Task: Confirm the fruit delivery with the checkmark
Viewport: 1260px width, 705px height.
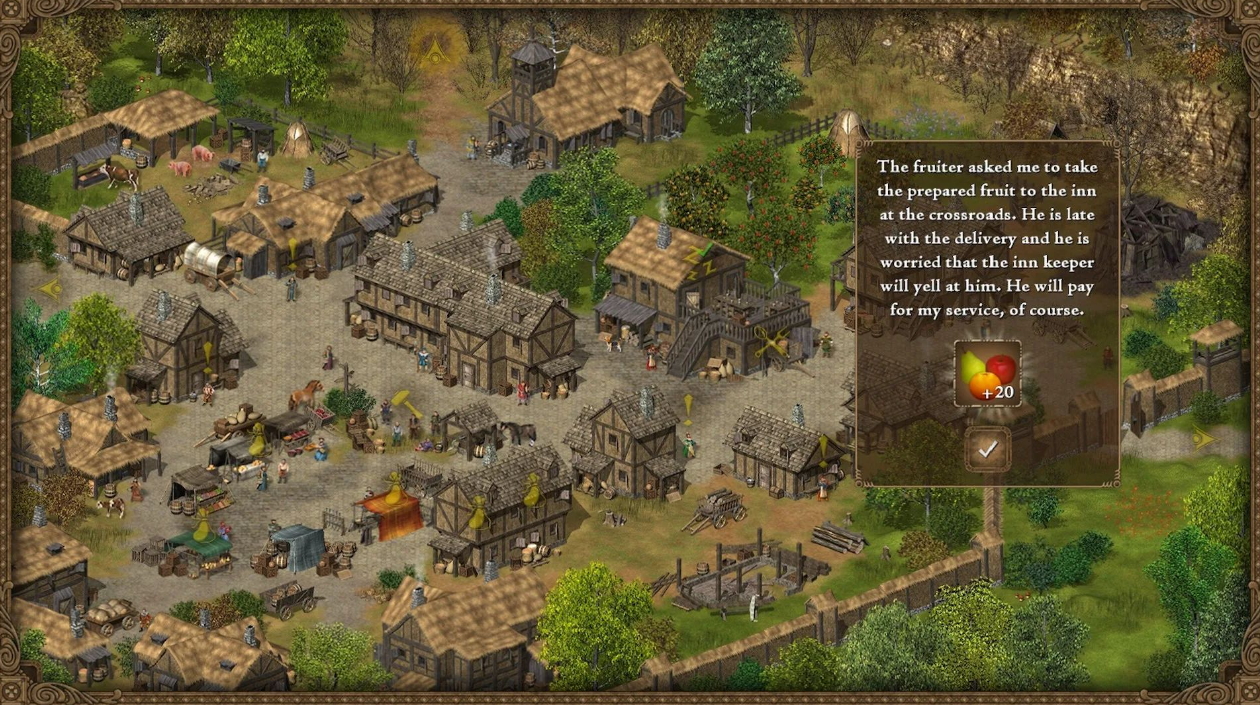Action: (988, 449)
